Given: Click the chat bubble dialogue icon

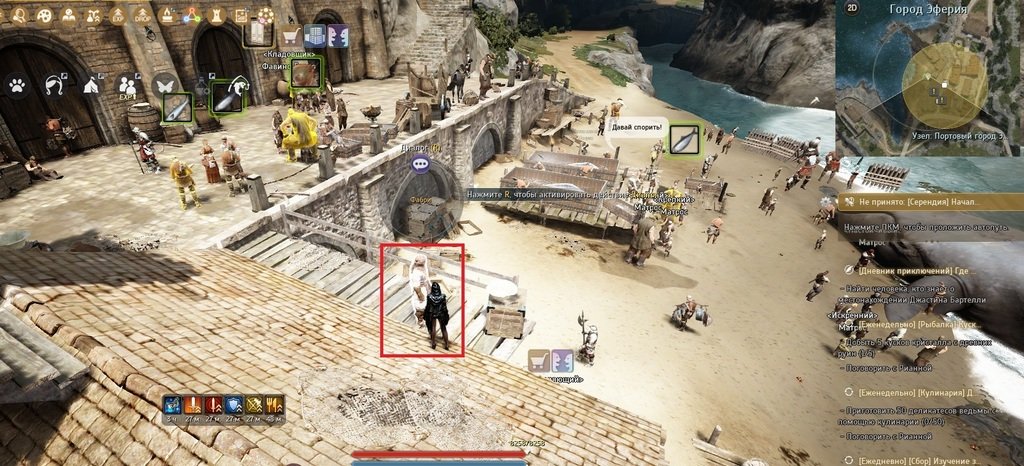Looking at the screenshot, I should [421, 163].
